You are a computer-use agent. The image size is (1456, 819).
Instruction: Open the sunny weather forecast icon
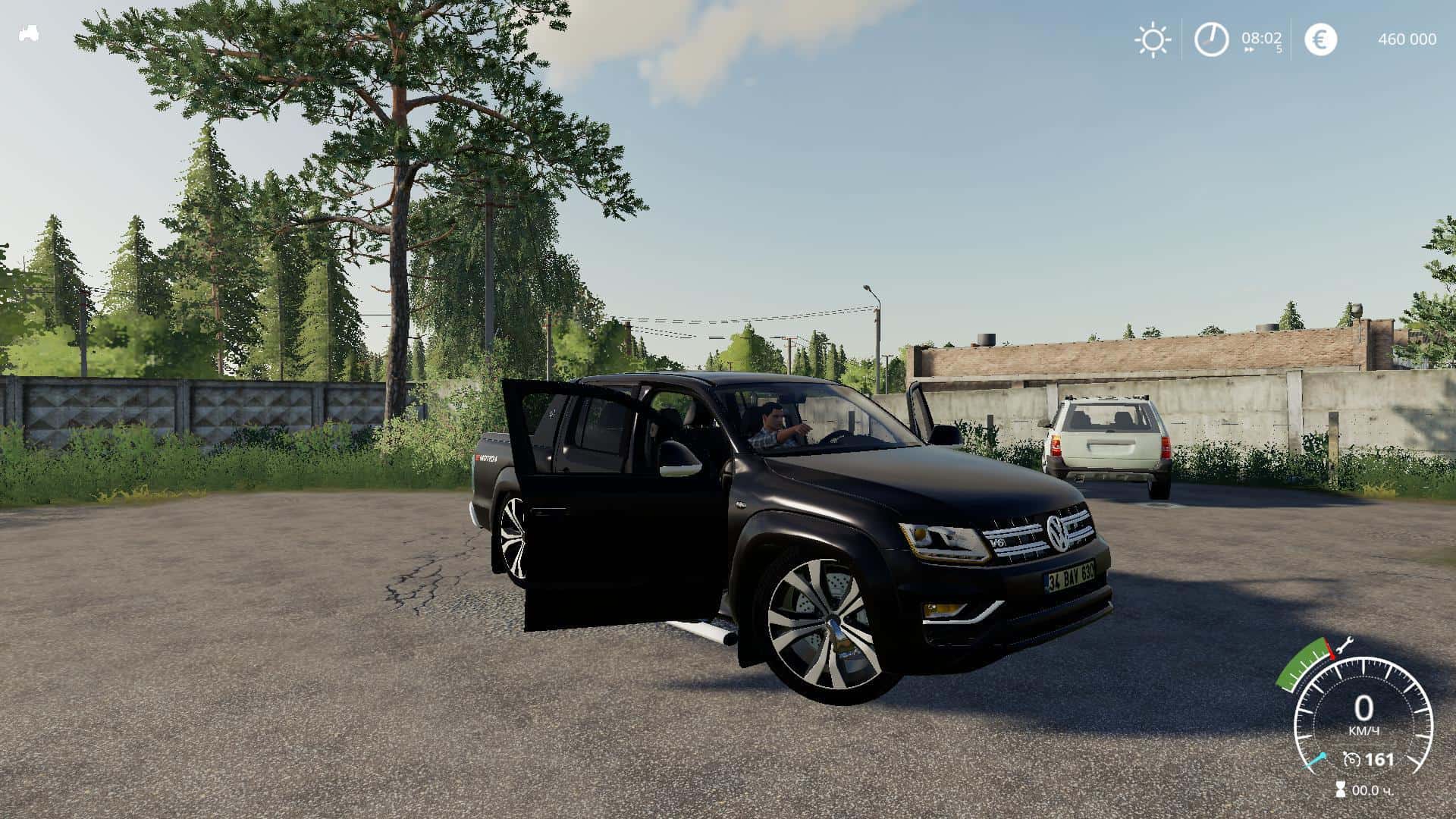1152,39
